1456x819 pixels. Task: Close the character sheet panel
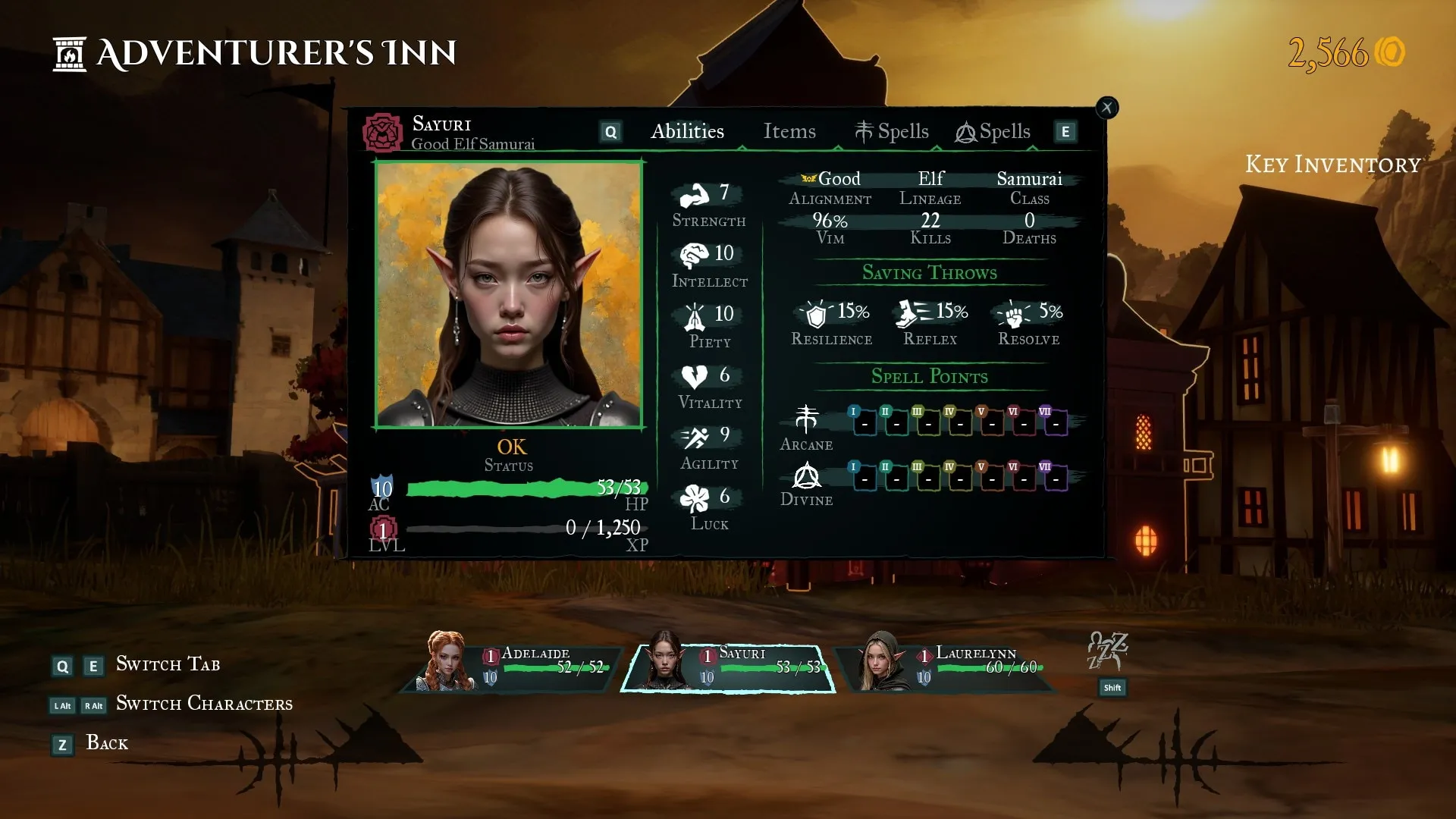point(1106,108)
